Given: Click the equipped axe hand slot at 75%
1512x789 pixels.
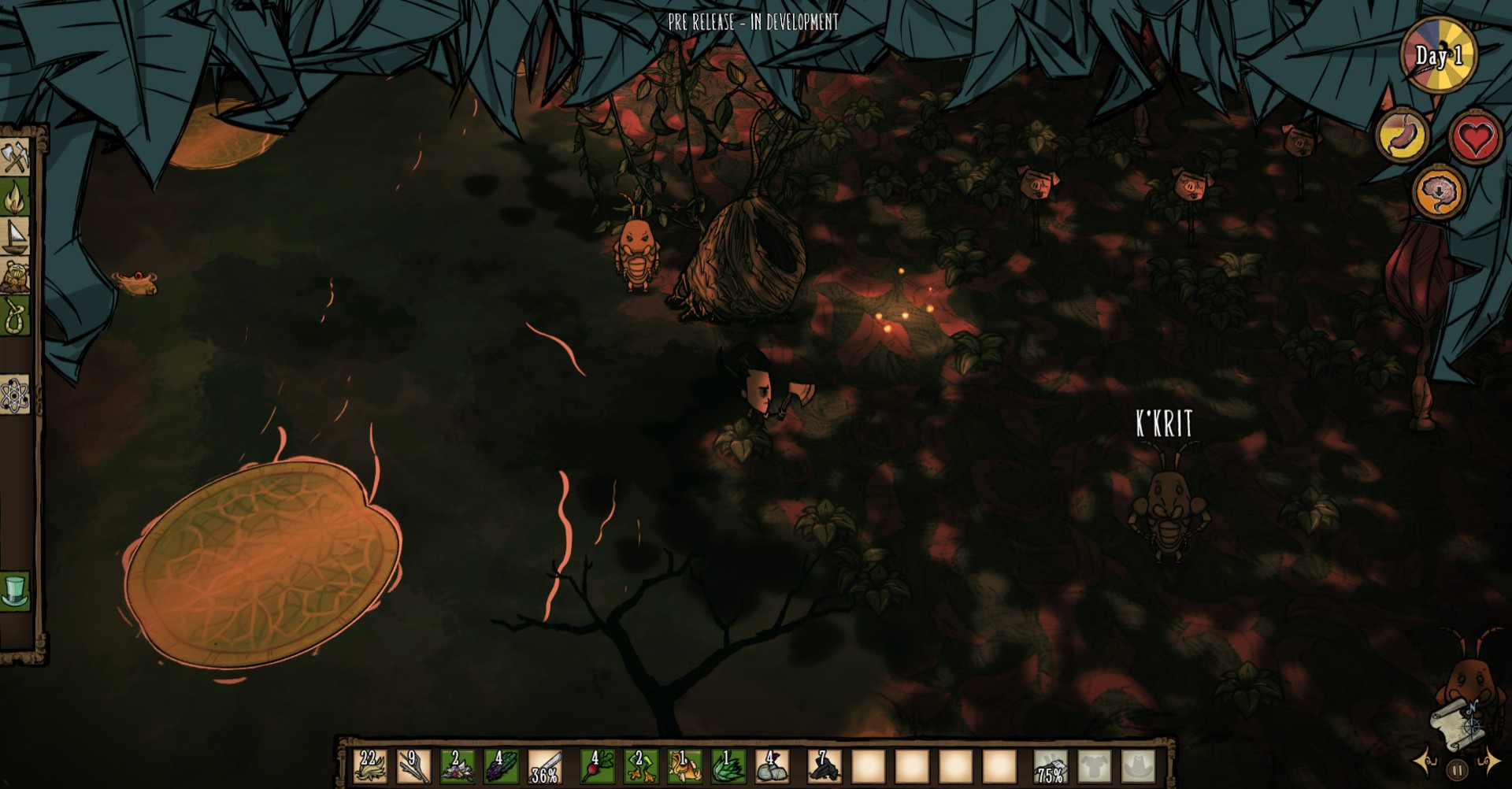Looking at the screenshot, I should pyautogui.click(x=1051, y=765).
